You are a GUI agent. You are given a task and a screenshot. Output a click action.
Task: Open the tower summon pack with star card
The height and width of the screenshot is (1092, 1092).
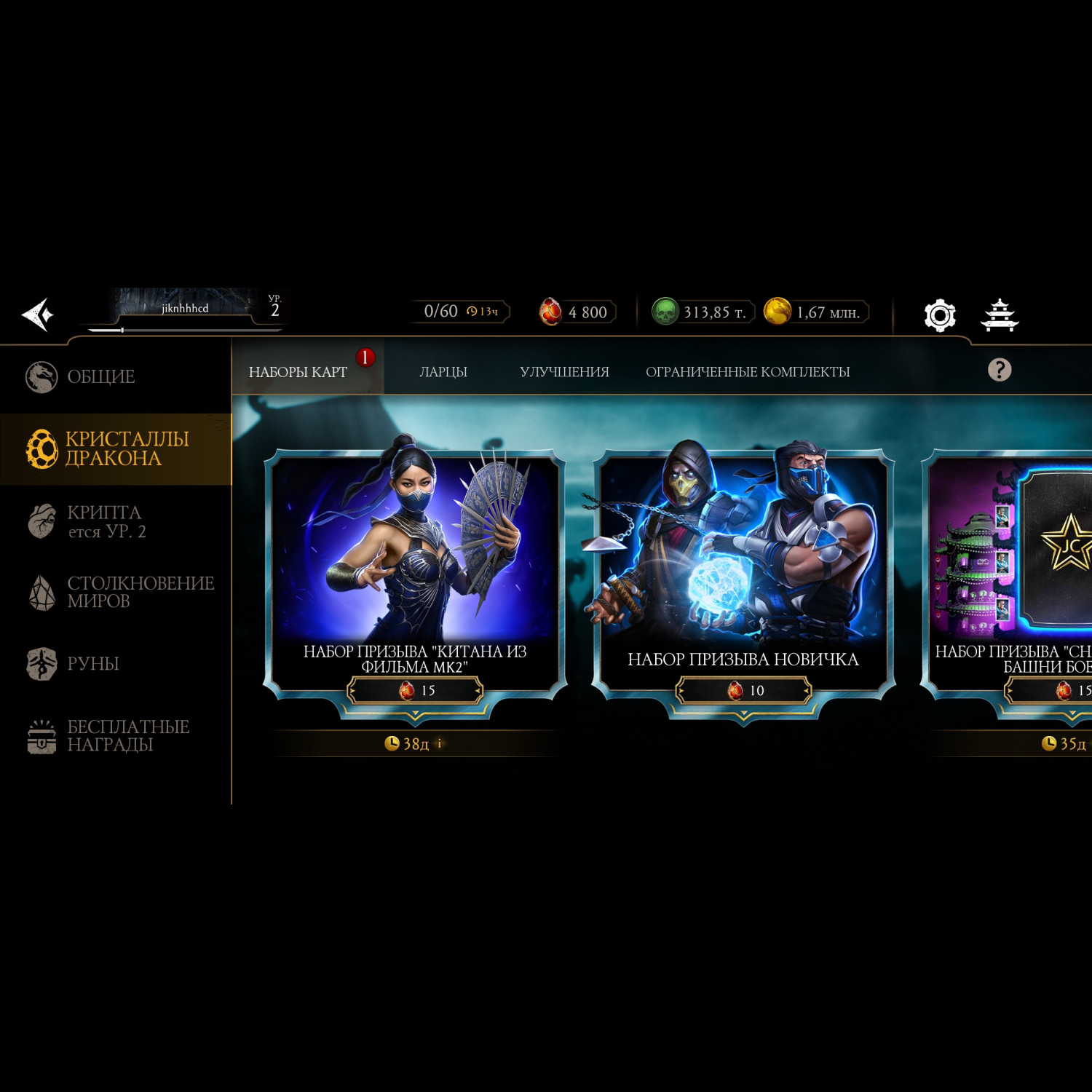(1012, 561)
